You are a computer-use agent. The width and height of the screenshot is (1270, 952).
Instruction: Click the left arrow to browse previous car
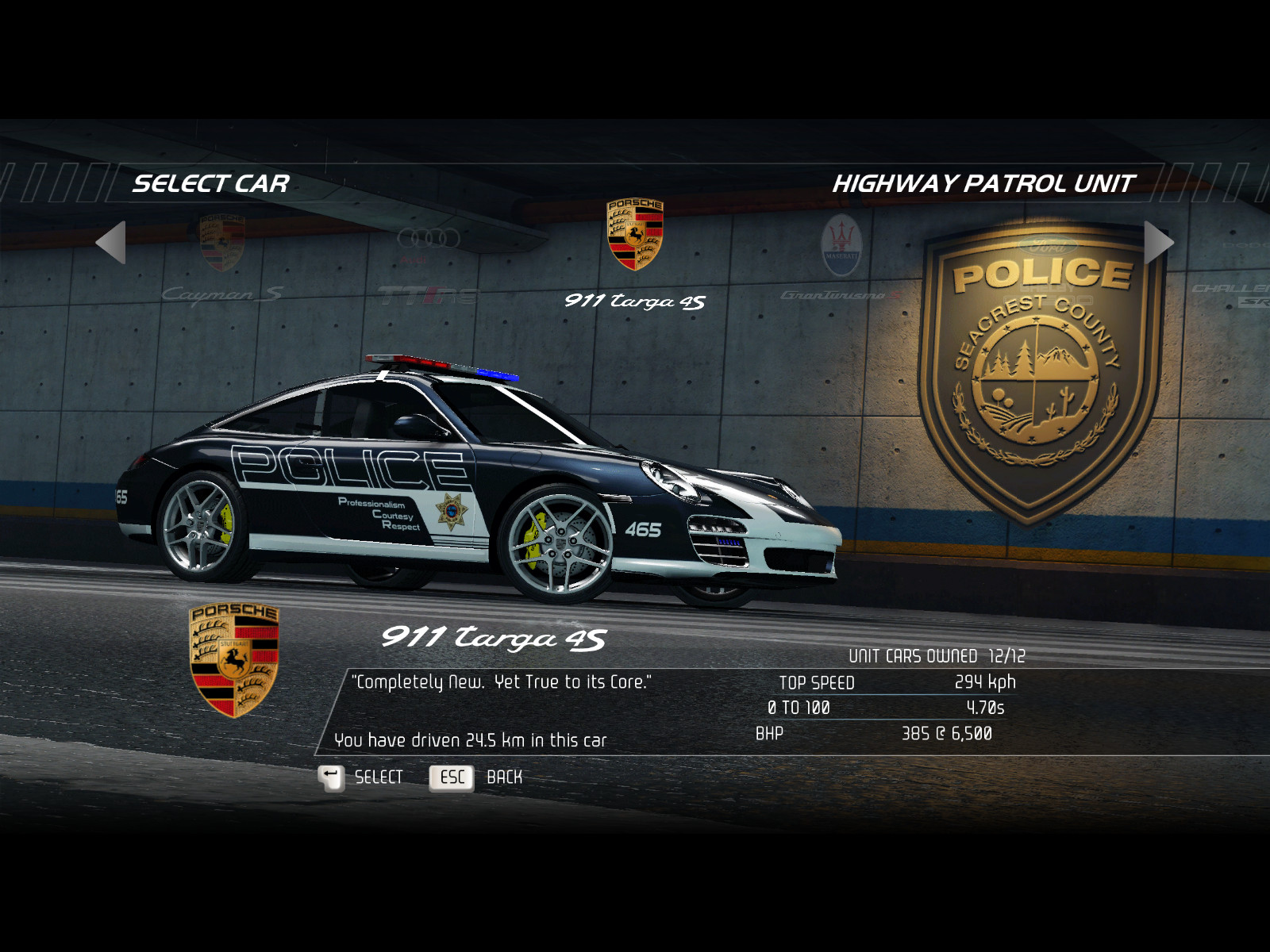pyautogui.click(x=112, y=242)
